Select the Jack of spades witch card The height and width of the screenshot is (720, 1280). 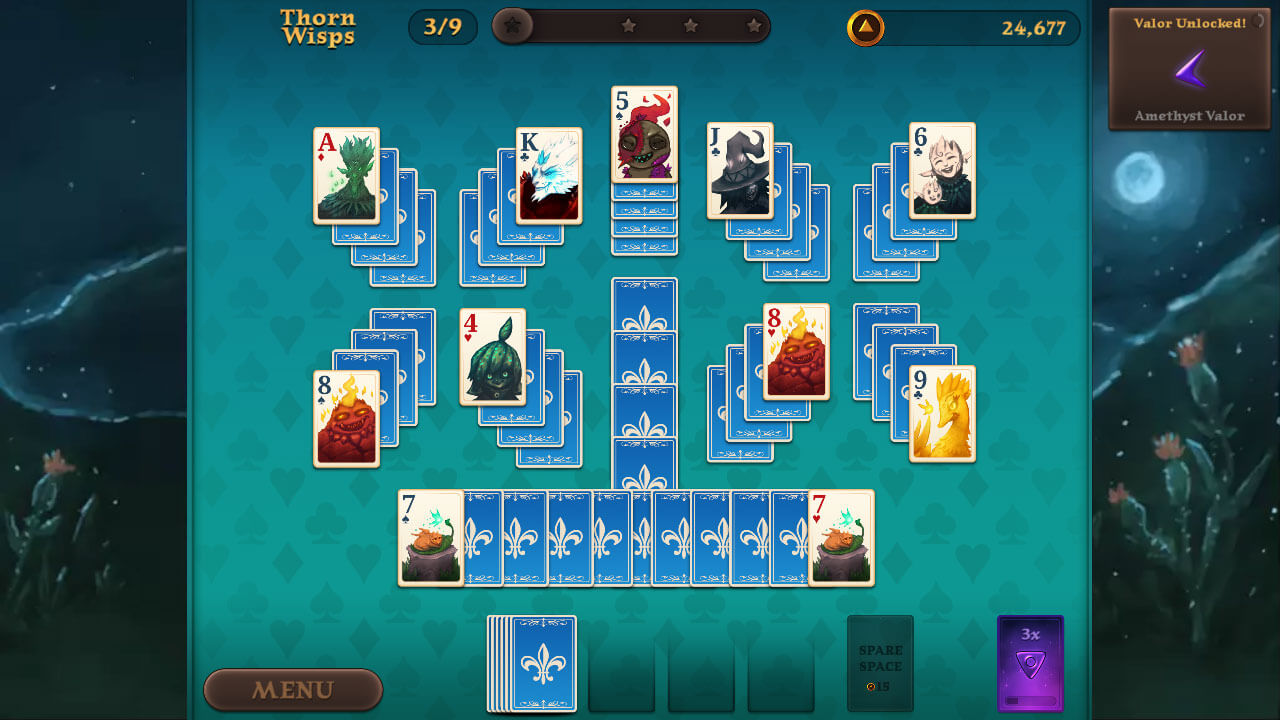740,170
